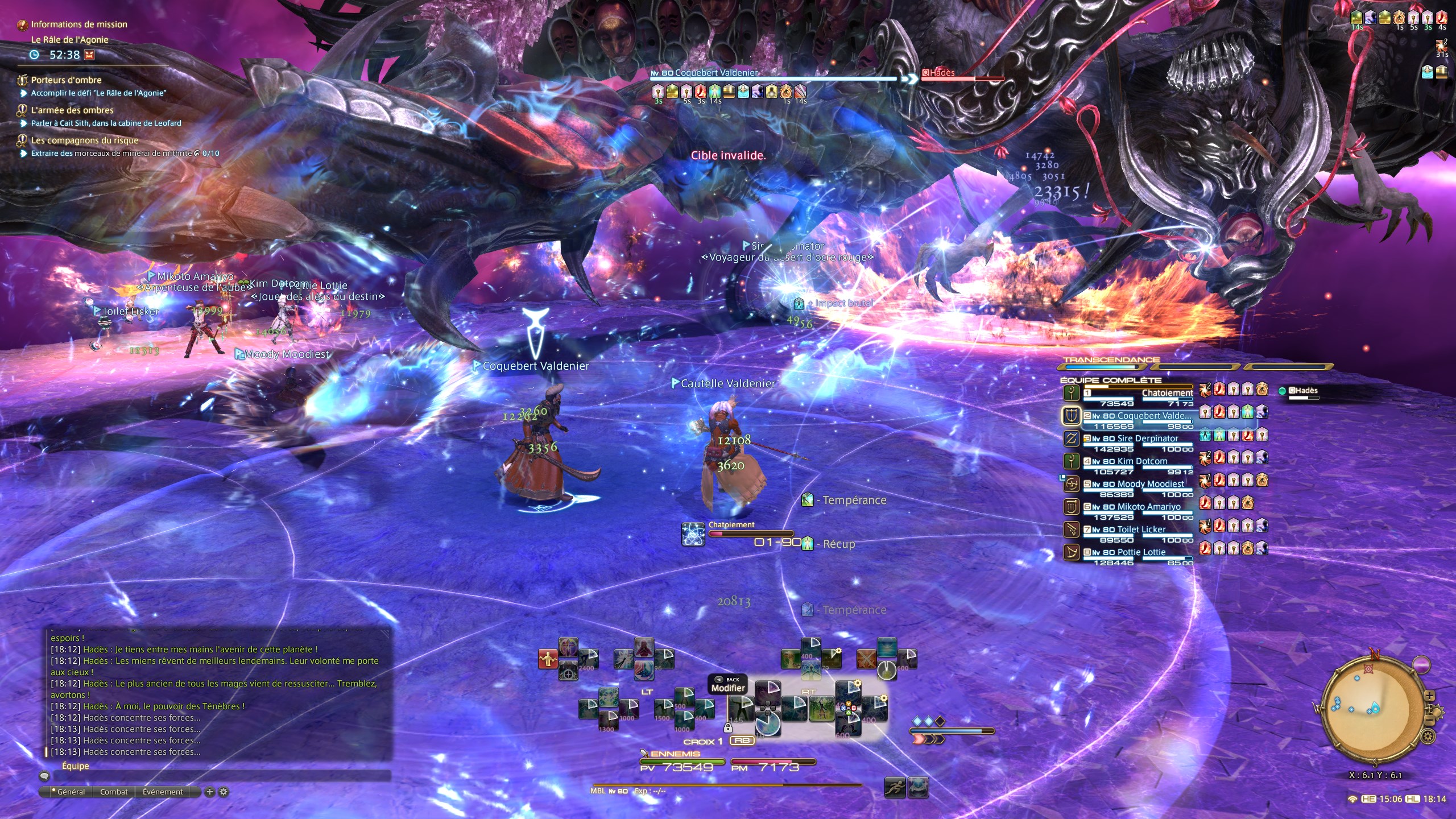Image resolution: width=1456 pixels, height=819 pixels.
Task: Target Kim Dotcom in the party list
Action: pos(1142,461)
